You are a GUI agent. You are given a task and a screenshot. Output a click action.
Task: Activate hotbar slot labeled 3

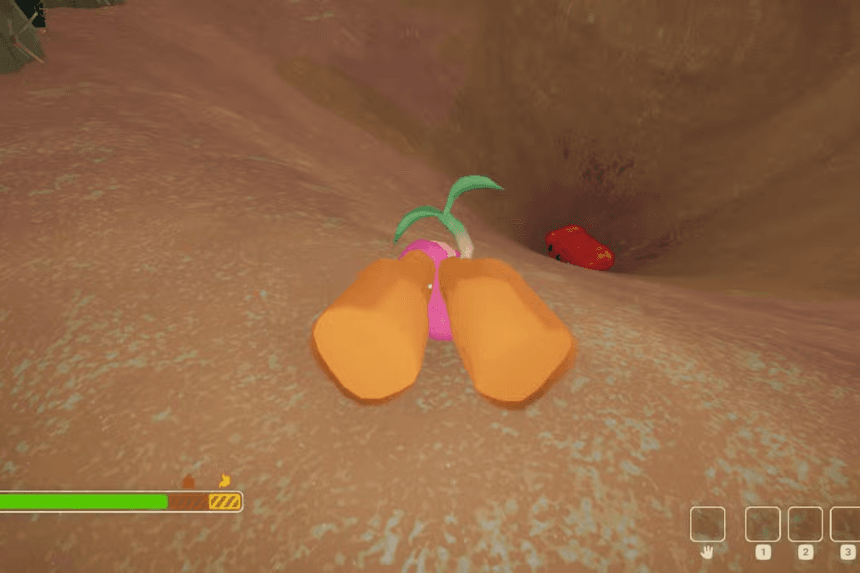846,524
